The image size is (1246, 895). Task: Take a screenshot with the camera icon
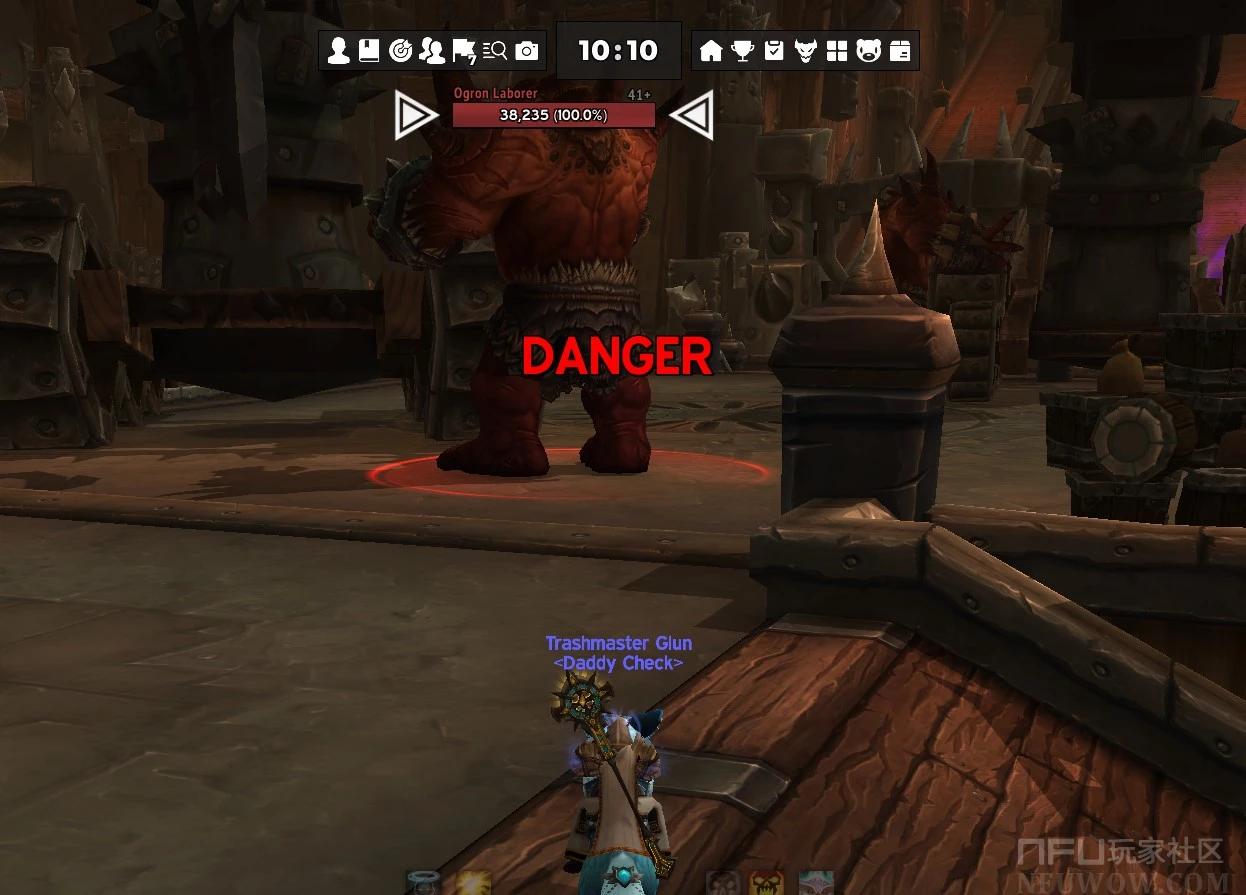point(527,51)
